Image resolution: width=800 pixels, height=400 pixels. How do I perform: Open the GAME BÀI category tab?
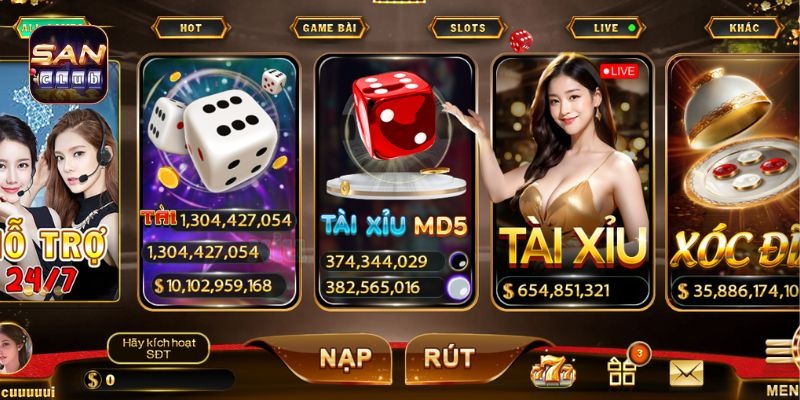pos(329,28)
